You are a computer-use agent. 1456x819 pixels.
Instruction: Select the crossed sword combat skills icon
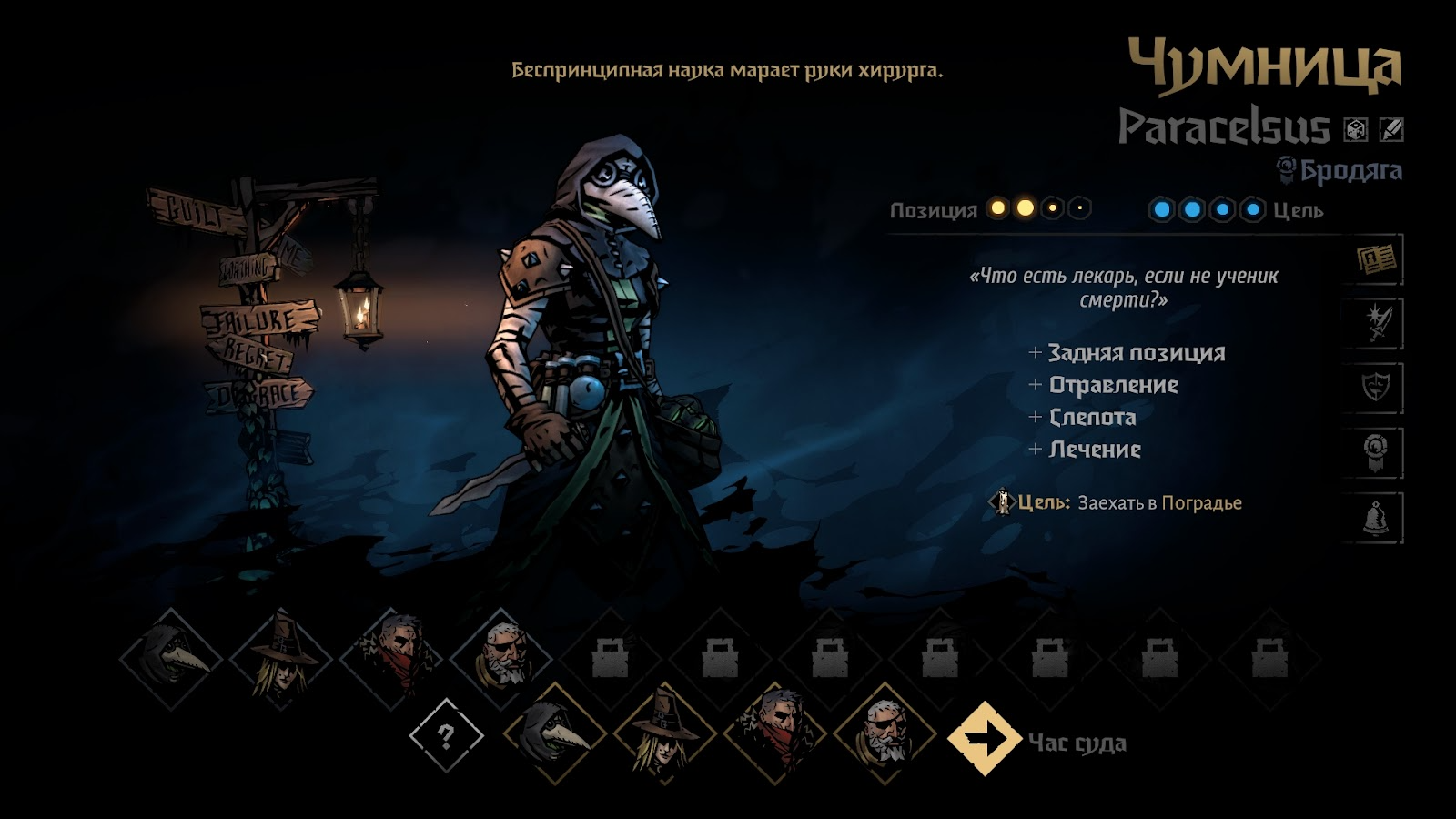1375,320
